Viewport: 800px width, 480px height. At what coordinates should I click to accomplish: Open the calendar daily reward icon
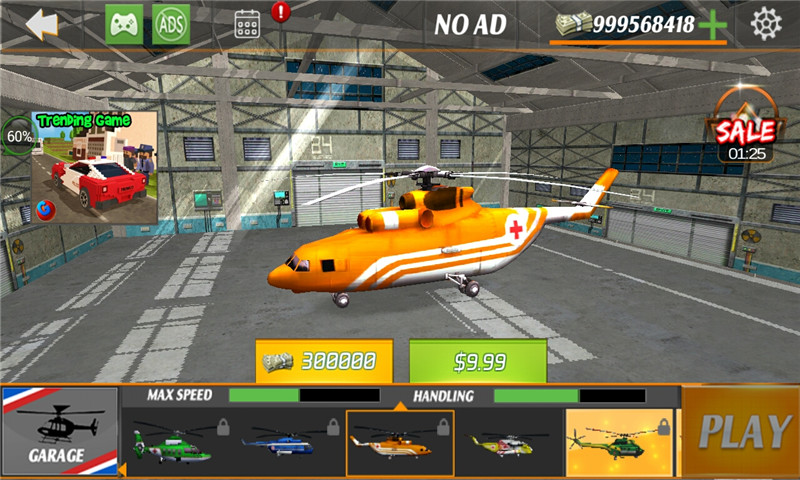pyautogui.click(x=247, y=24)
